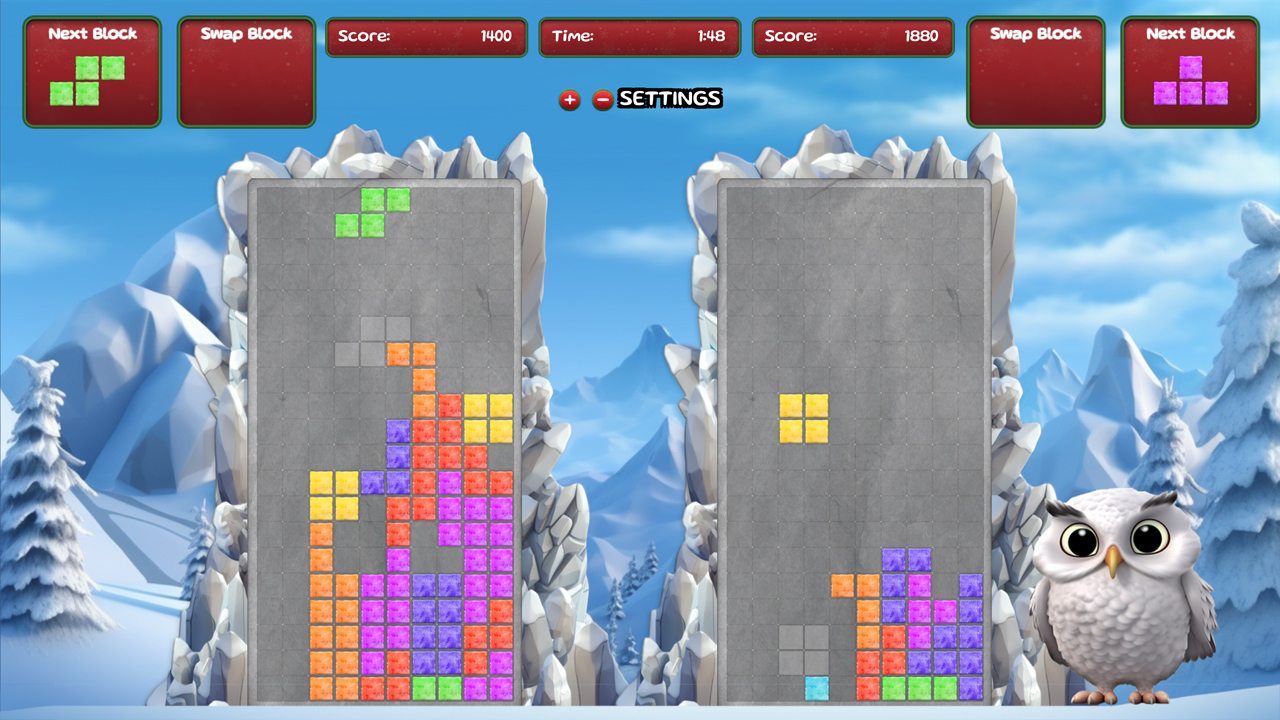
Task: Click the plus icon beside Settings
Action: [x=570, y=100]
